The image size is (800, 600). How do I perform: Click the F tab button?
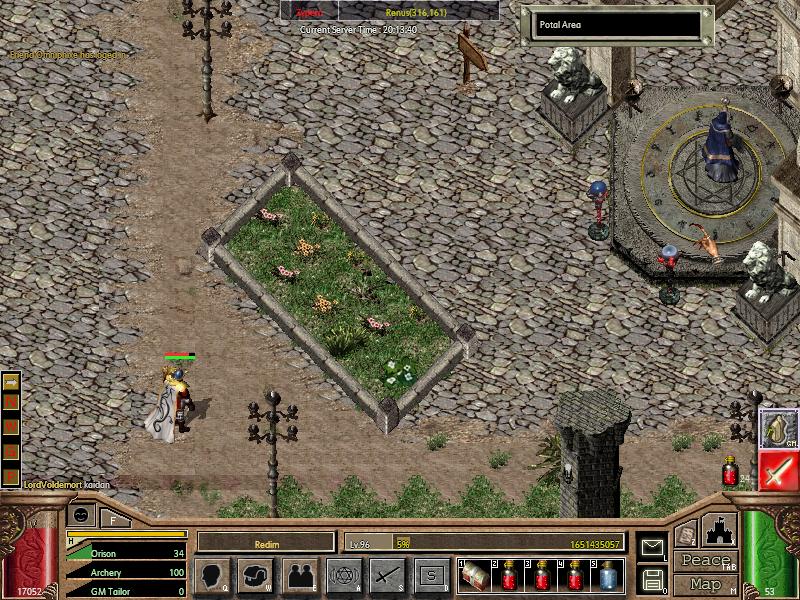click(x=114, y=518)
